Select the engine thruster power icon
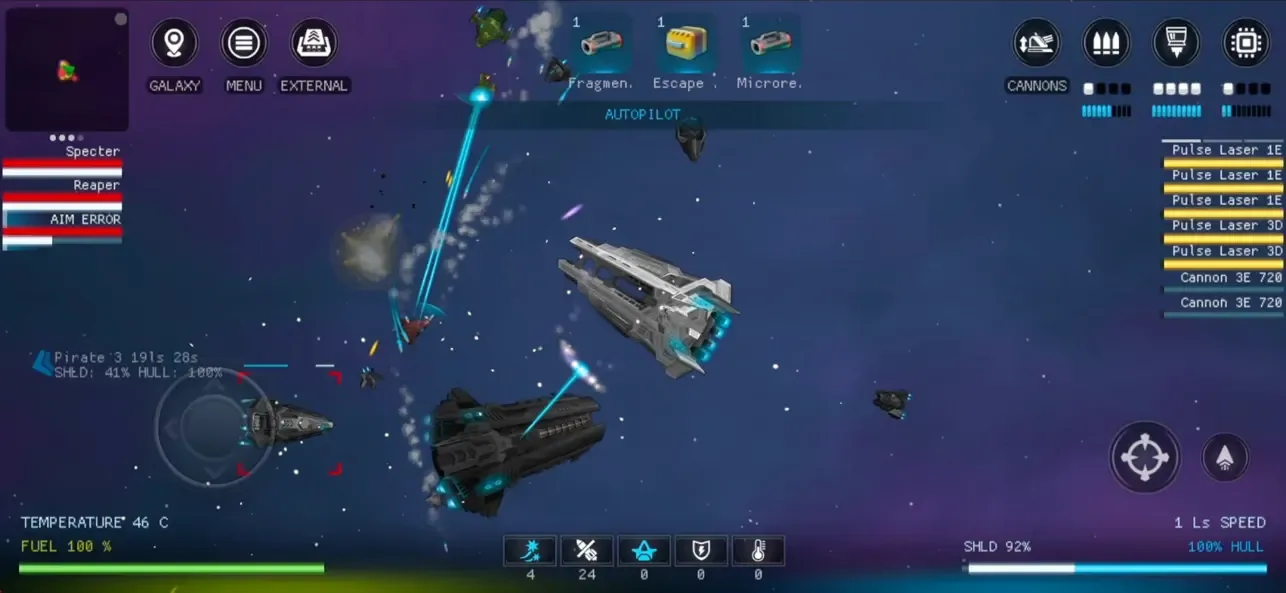The width and height of the screenshot is (1286, 593). tap(1177, 44)
